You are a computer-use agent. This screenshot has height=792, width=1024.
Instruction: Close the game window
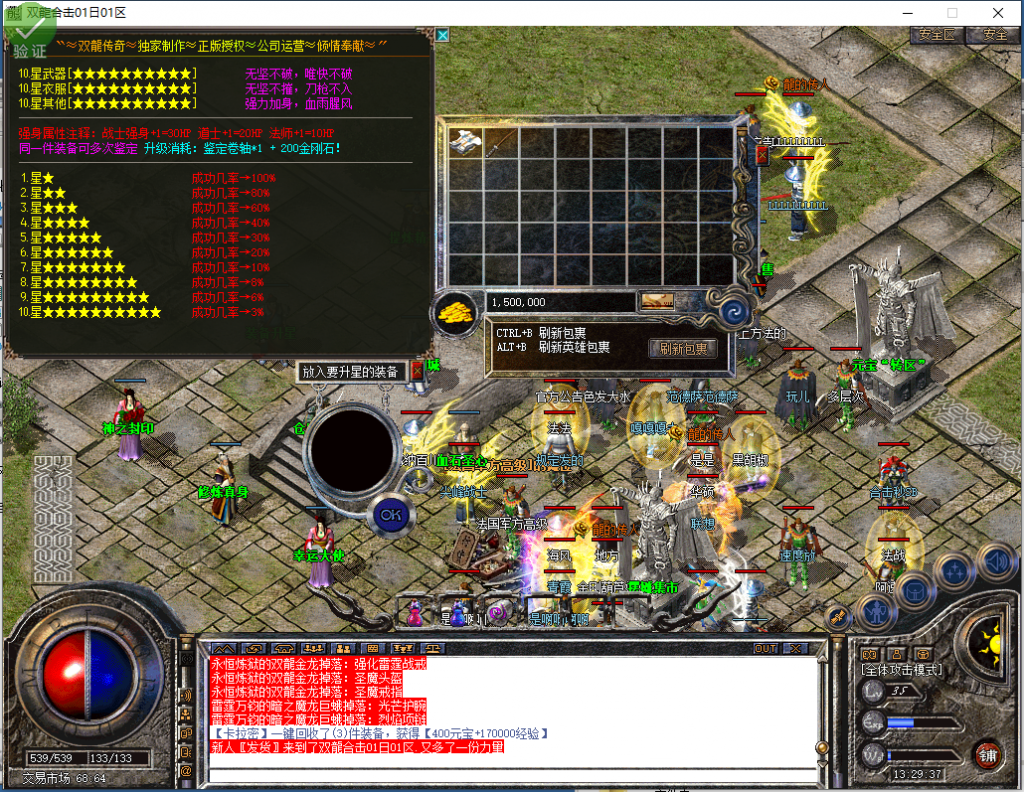(x=997, y=13)
